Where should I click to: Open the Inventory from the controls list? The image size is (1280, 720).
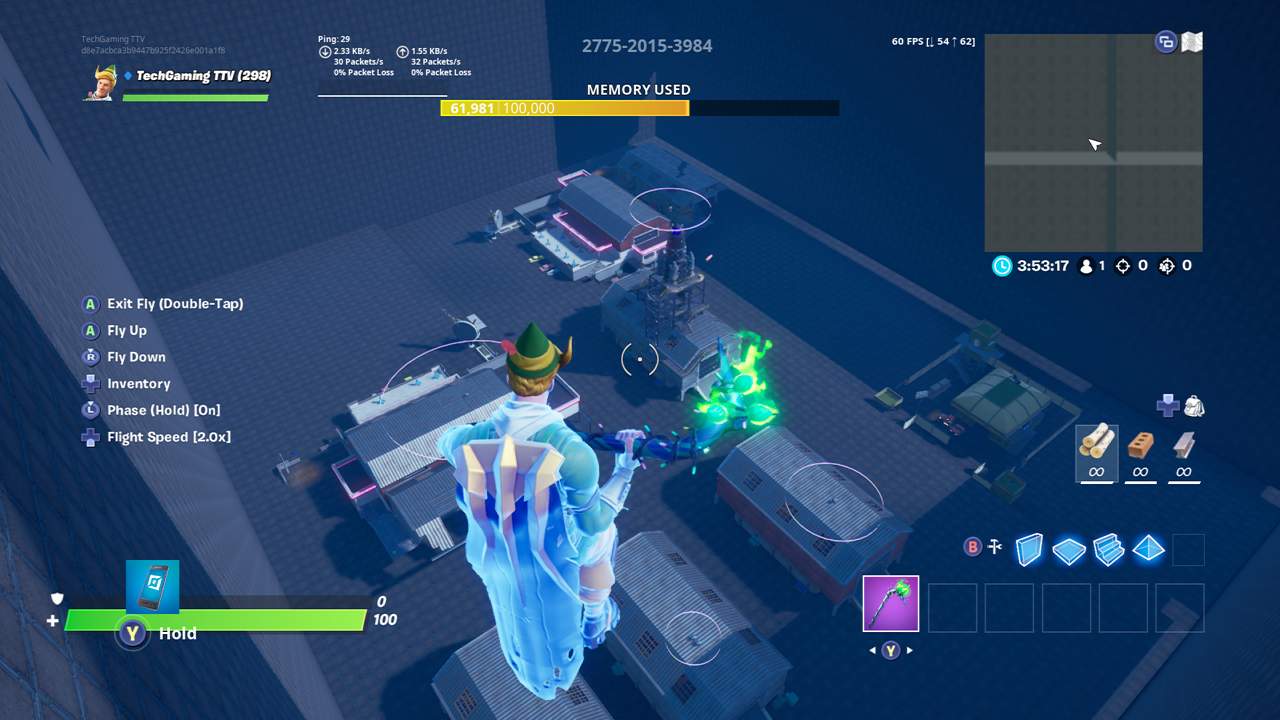coord(138,383)
